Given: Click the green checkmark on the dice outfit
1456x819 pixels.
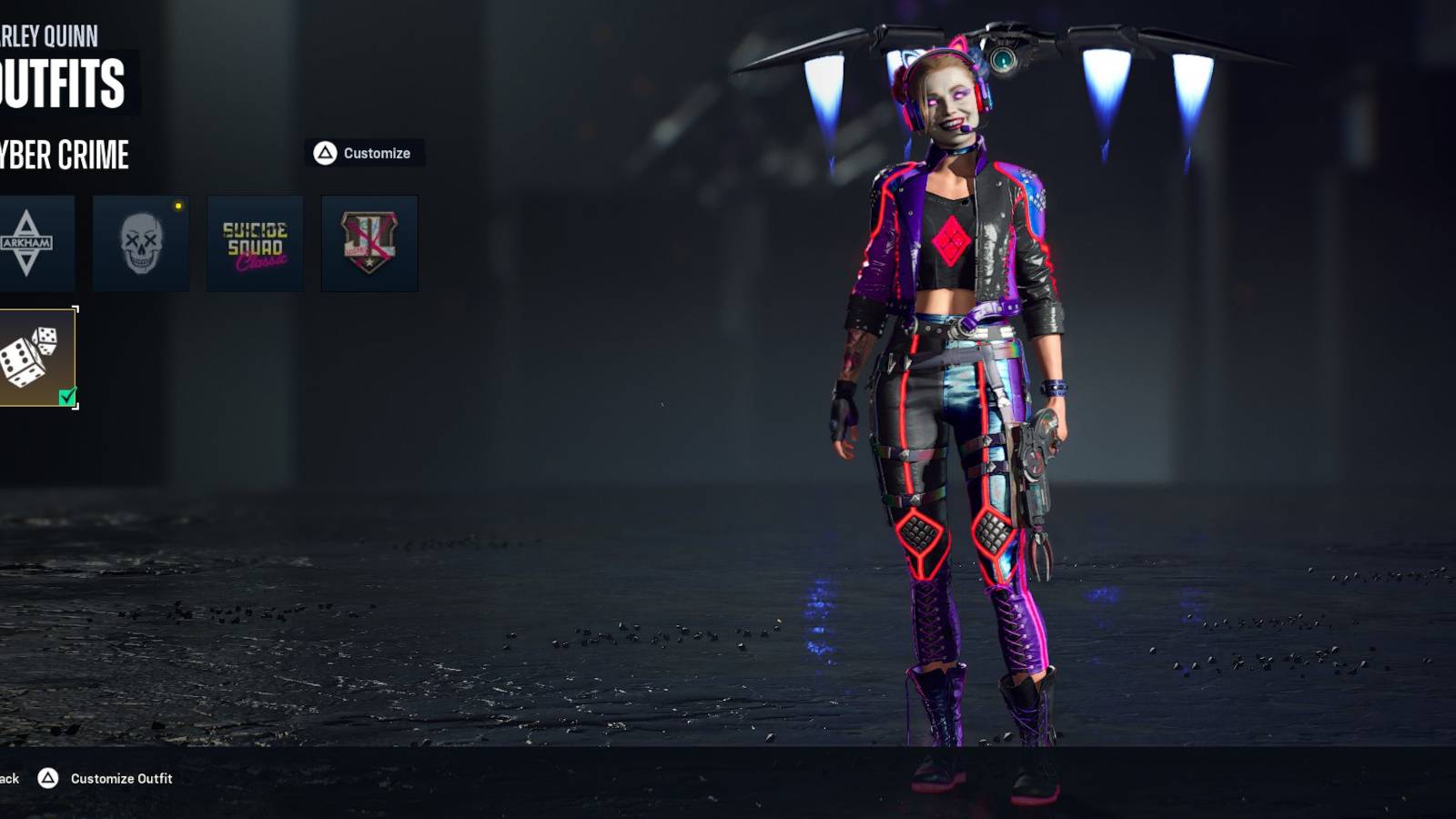Looking at the screenshot, I should coord(66,397).
